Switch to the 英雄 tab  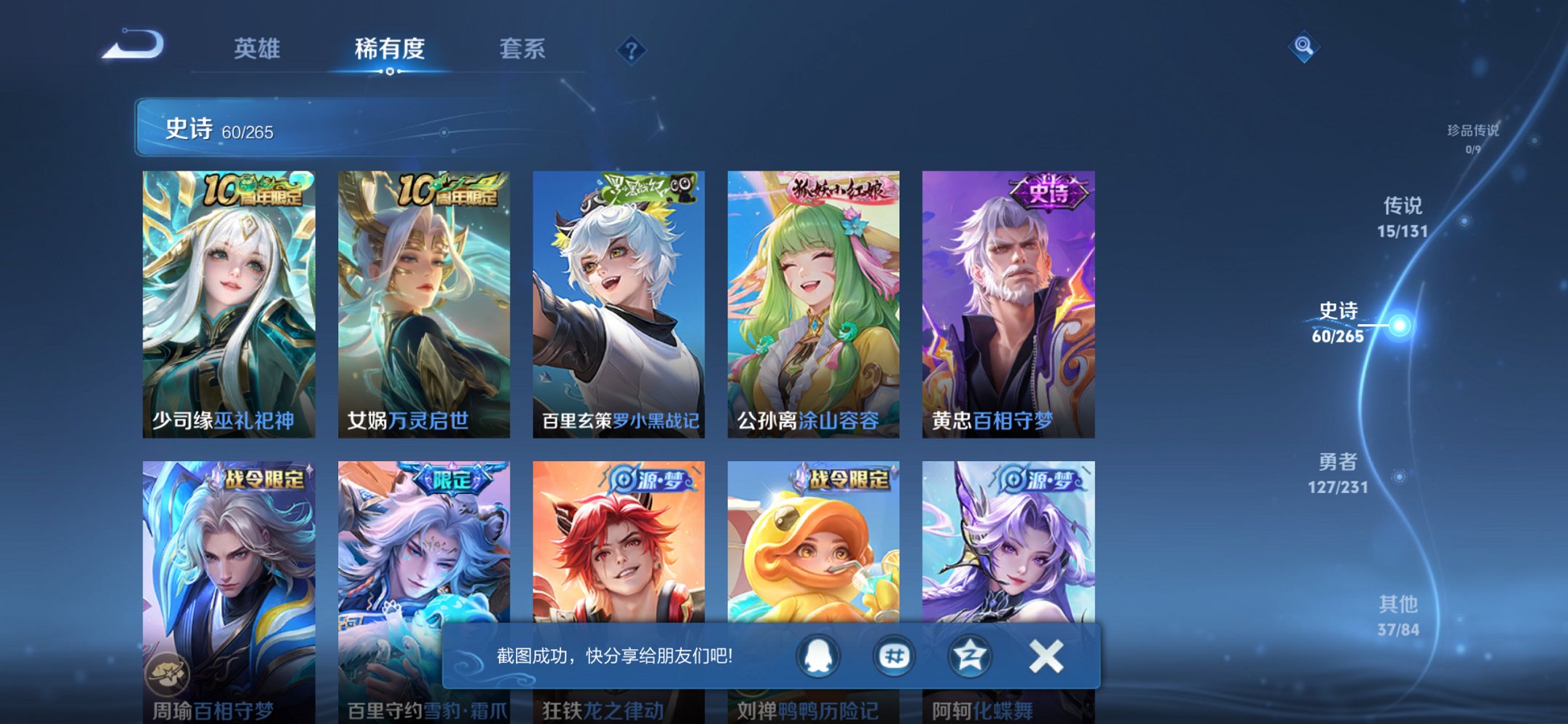point(259,49)
